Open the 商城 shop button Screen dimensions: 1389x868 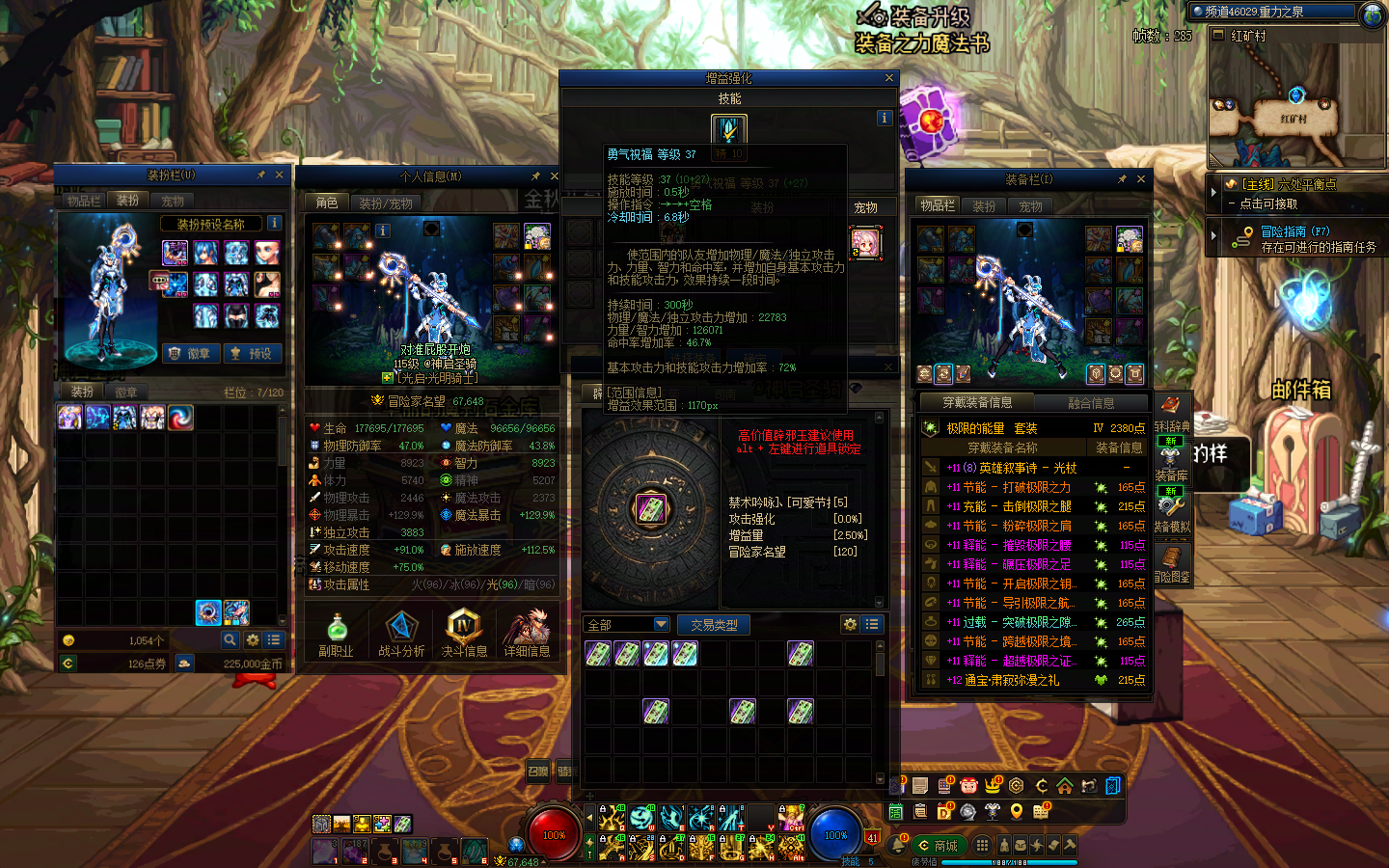(938, 846)
